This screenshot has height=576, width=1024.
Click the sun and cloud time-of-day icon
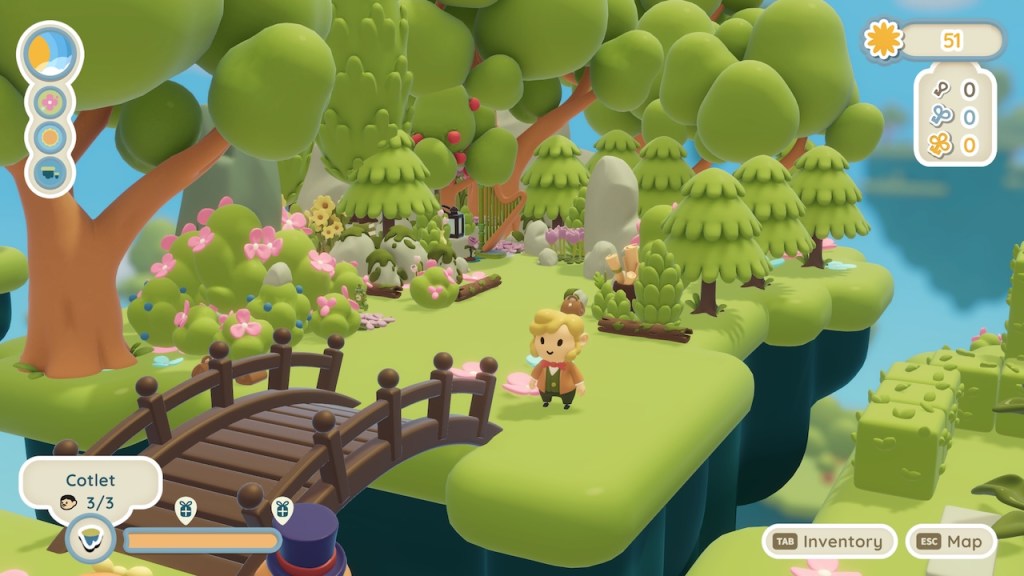click(50, 53)
